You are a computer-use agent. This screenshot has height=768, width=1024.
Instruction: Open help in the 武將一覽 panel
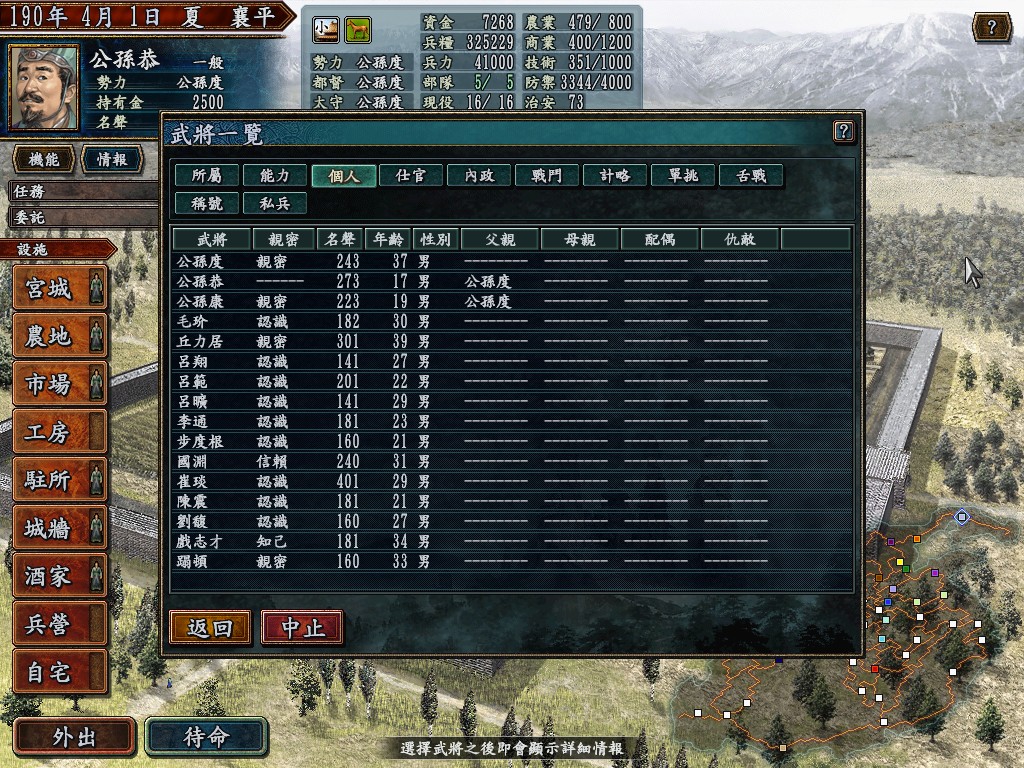(843, 131)
